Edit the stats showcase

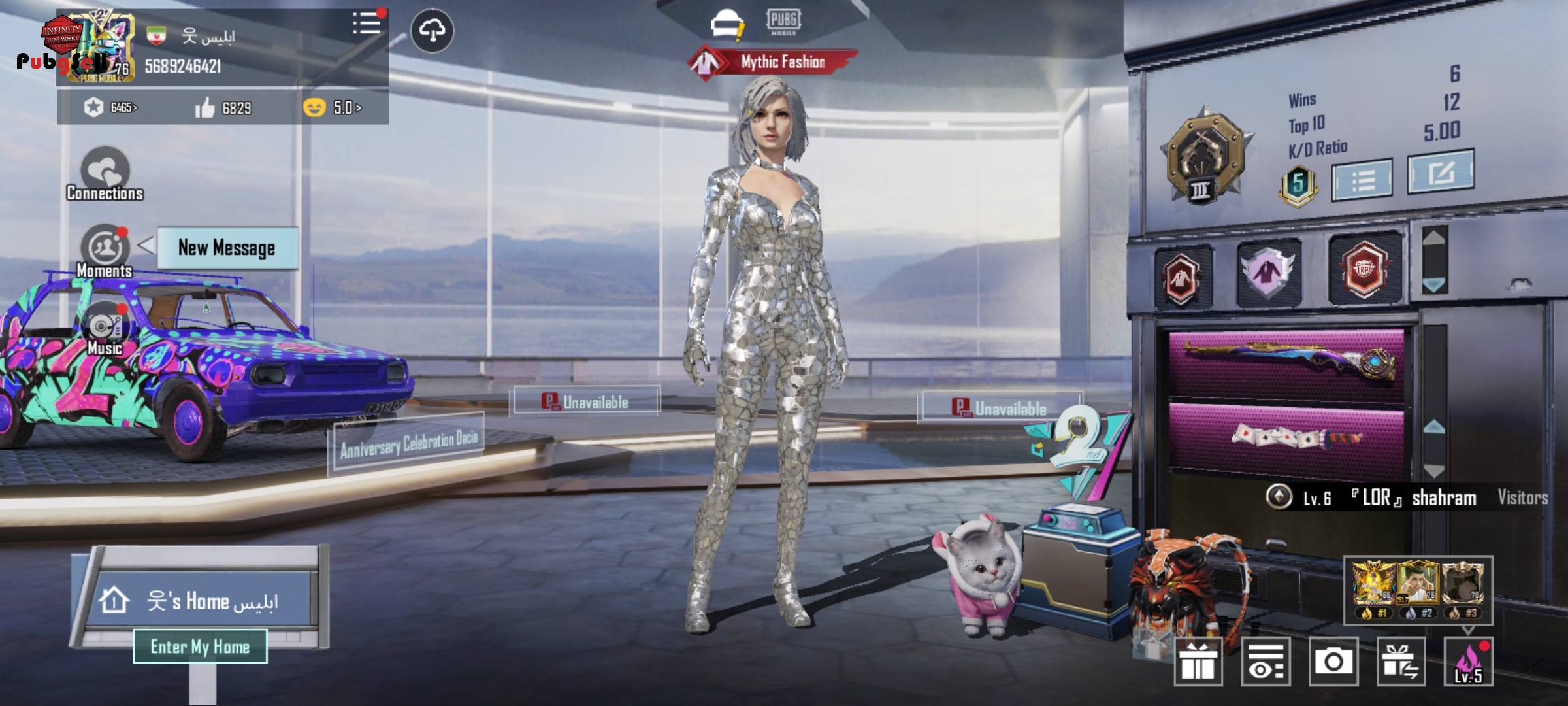(1441, 173)
